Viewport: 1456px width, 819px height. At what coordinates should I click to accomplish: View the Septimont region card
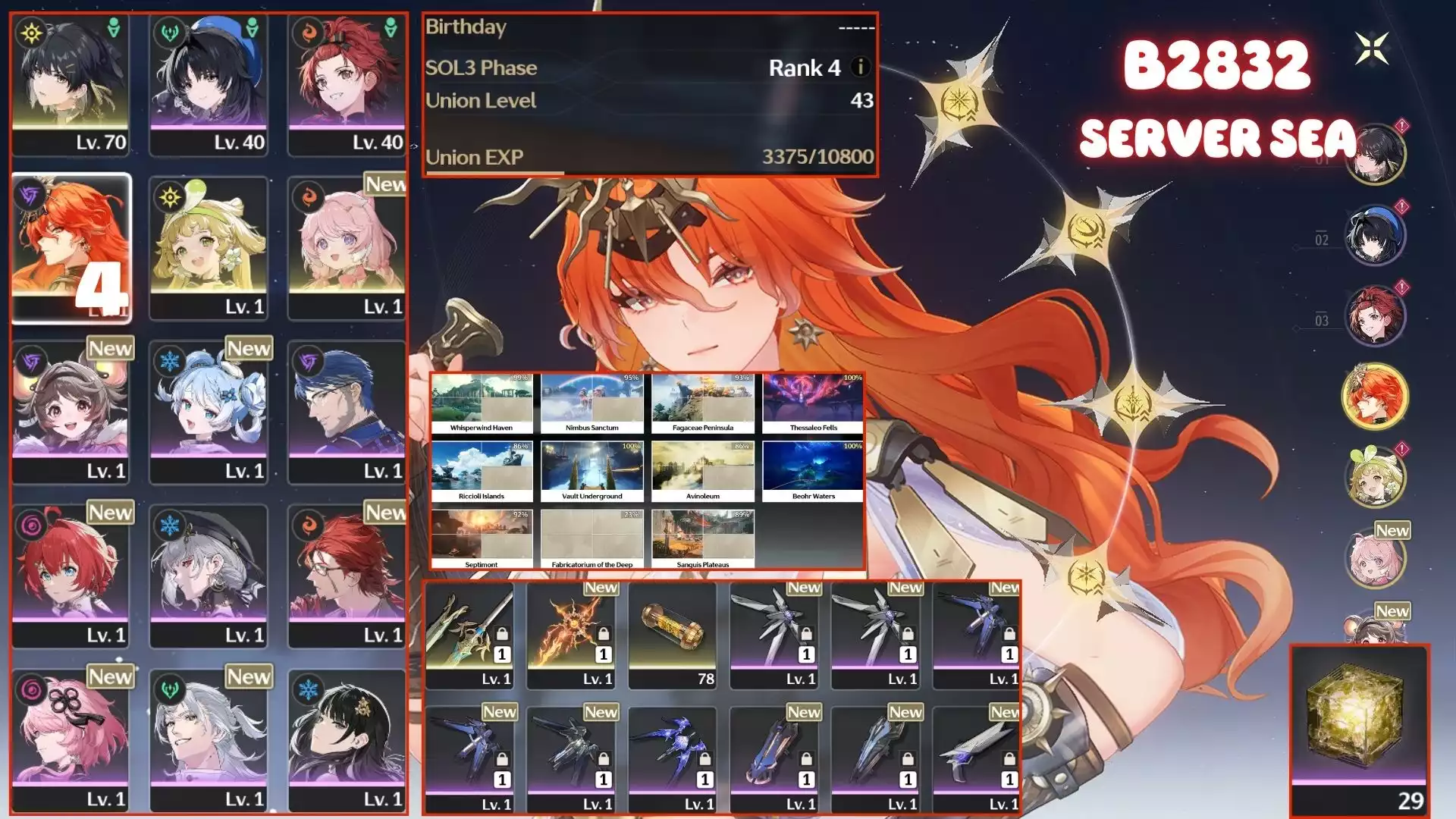(482, 539)
